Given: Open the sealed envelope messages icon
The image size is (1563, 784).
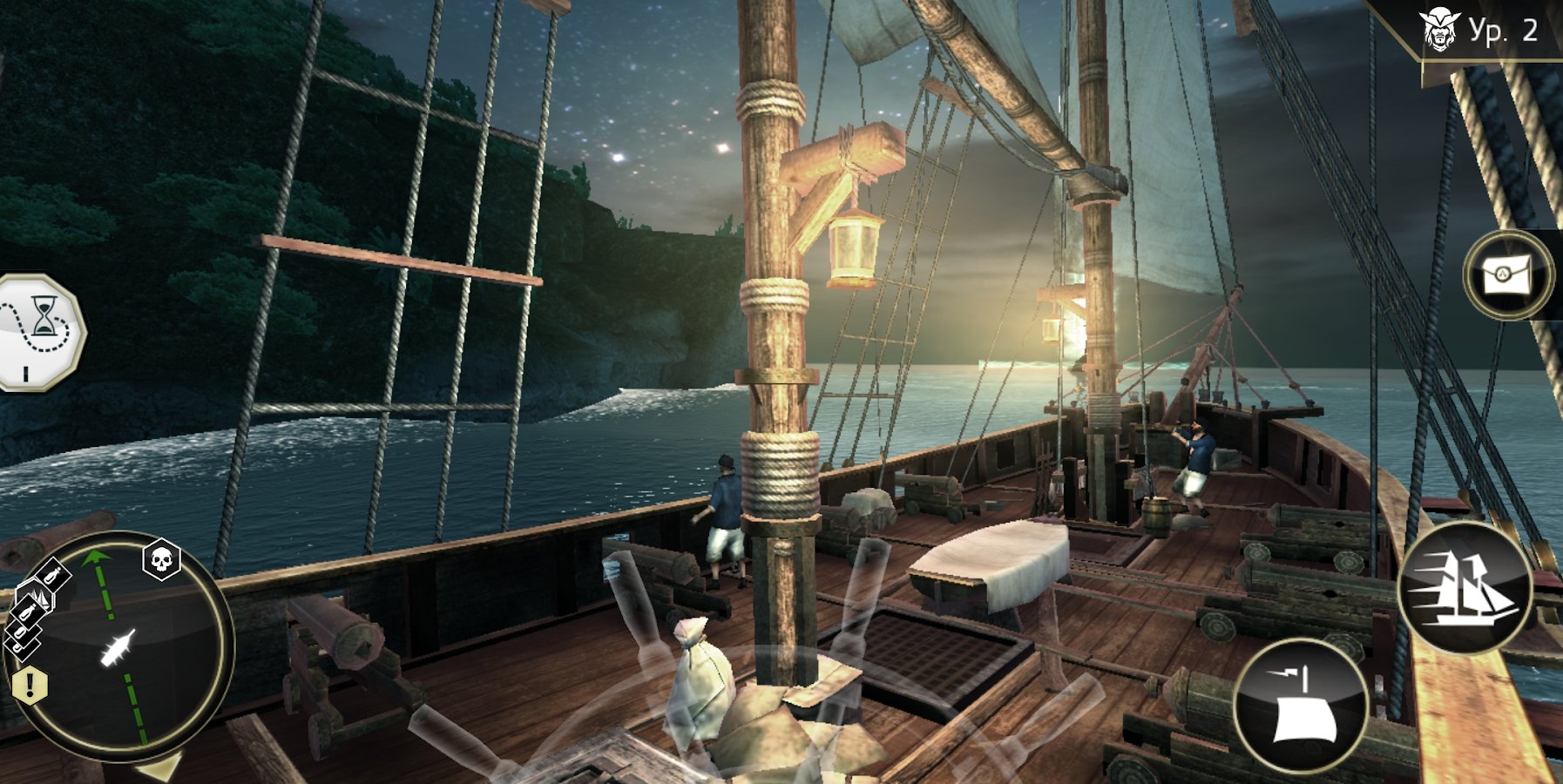Looking at the screenshot, I should point(1507,276).
